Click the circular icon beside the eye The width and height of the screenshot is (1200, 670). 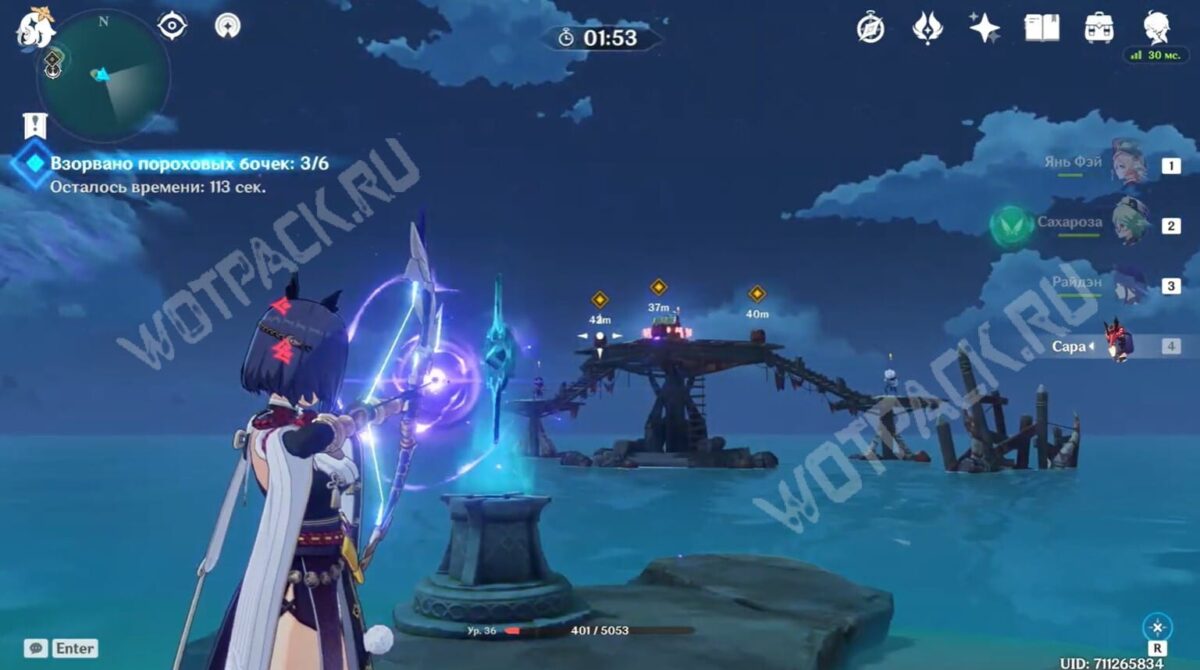[228, 26]
